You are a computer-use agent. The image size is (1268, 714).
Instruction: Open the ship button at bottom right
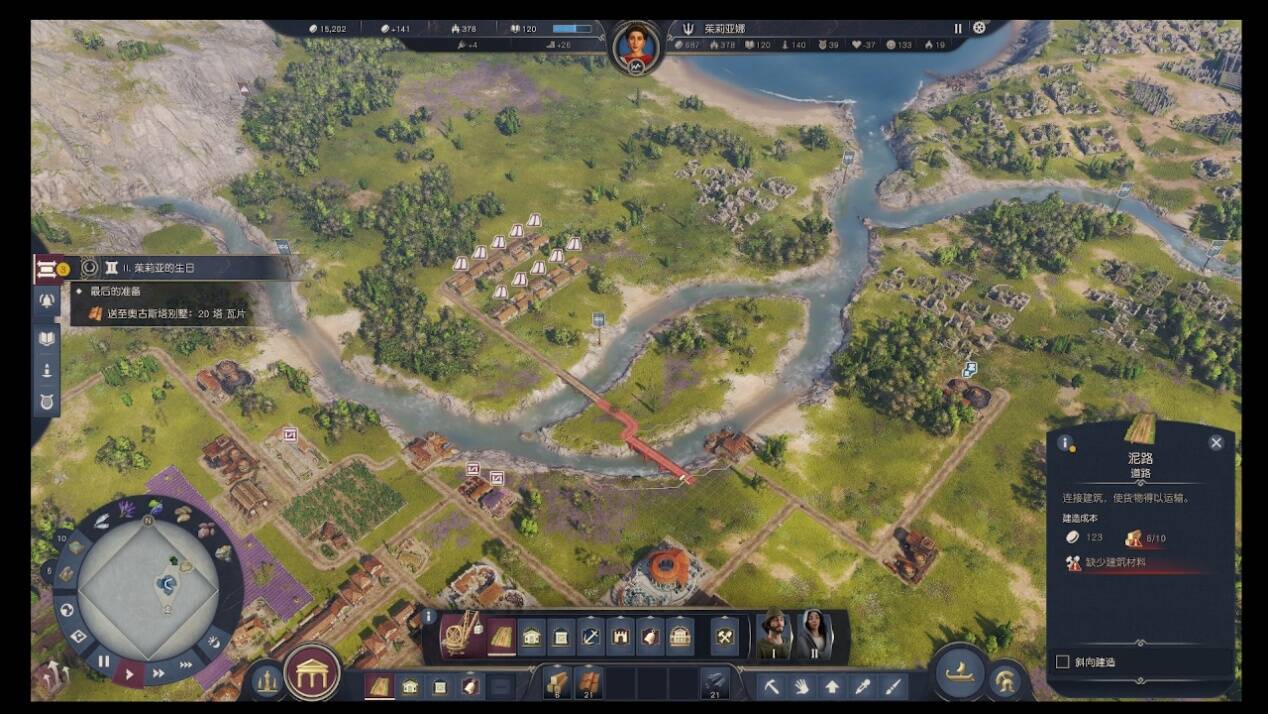click(x=962, y=671)
